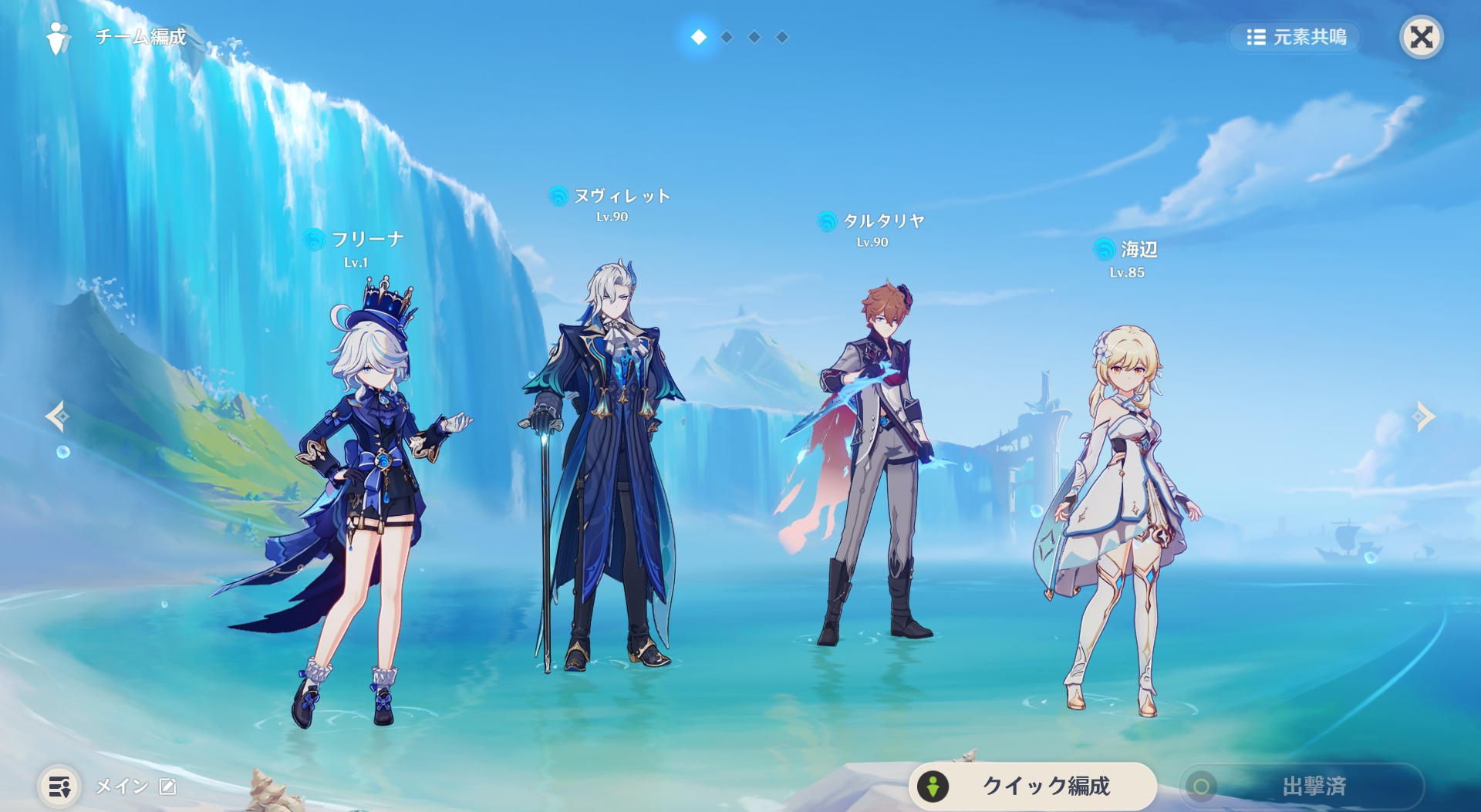
Task: Click the クイック編成 quick setup button
Action: 1032,786
